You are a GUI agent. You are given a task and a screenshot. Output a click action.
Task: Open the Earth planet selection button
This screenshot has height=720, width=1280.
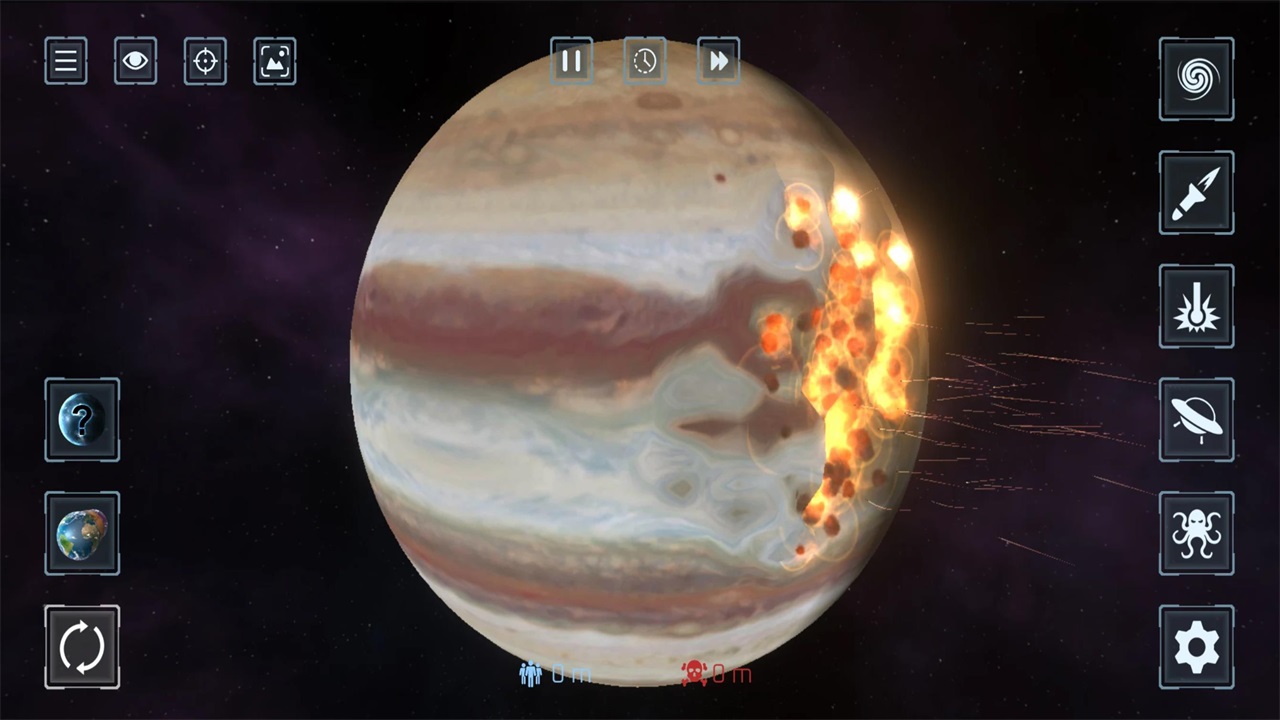tap(82, 533)
